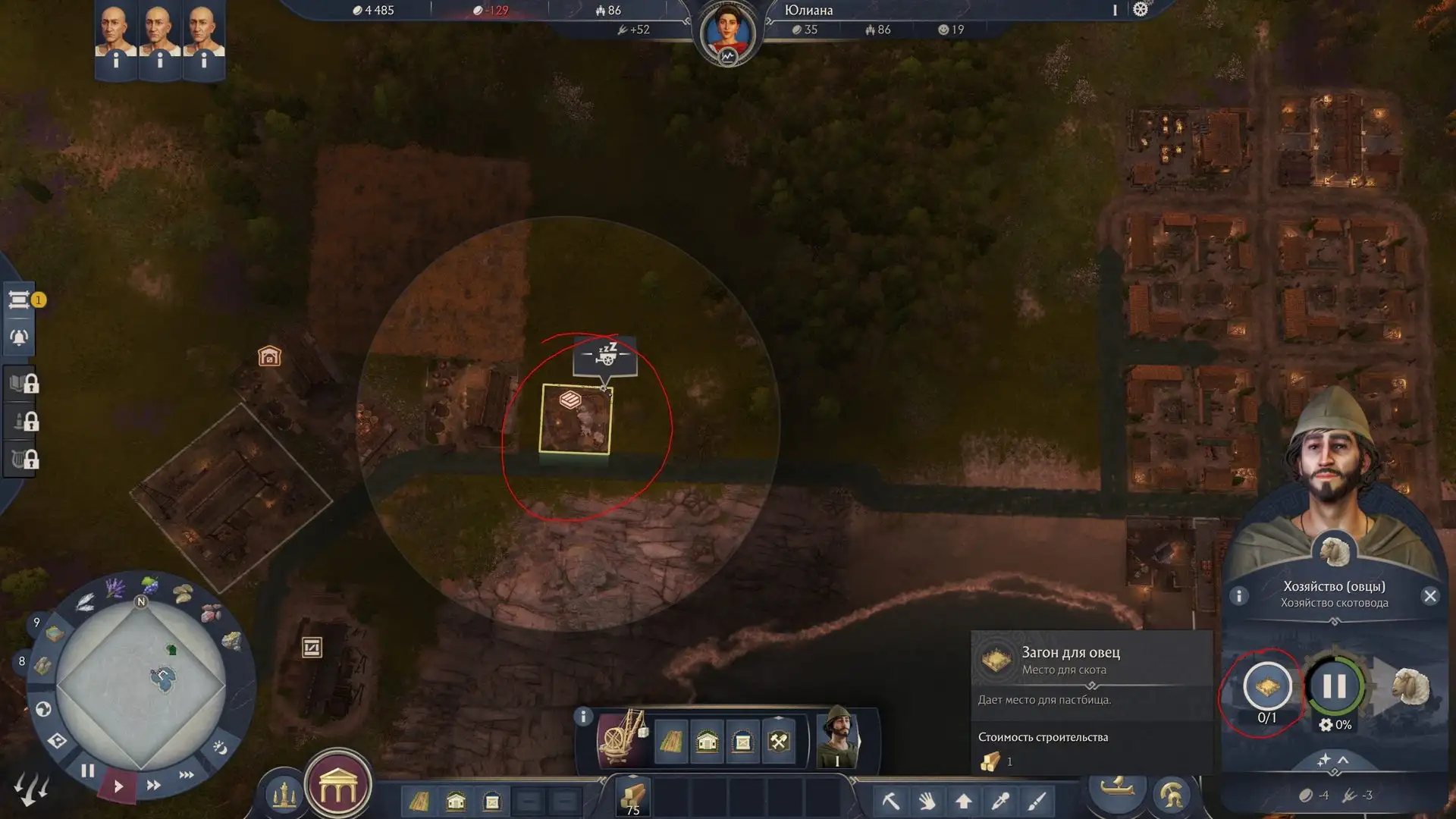Viewport: 1456px width, 819px height.
Task: Select the upgrade arrow tool
Action: tap(964, 801)
